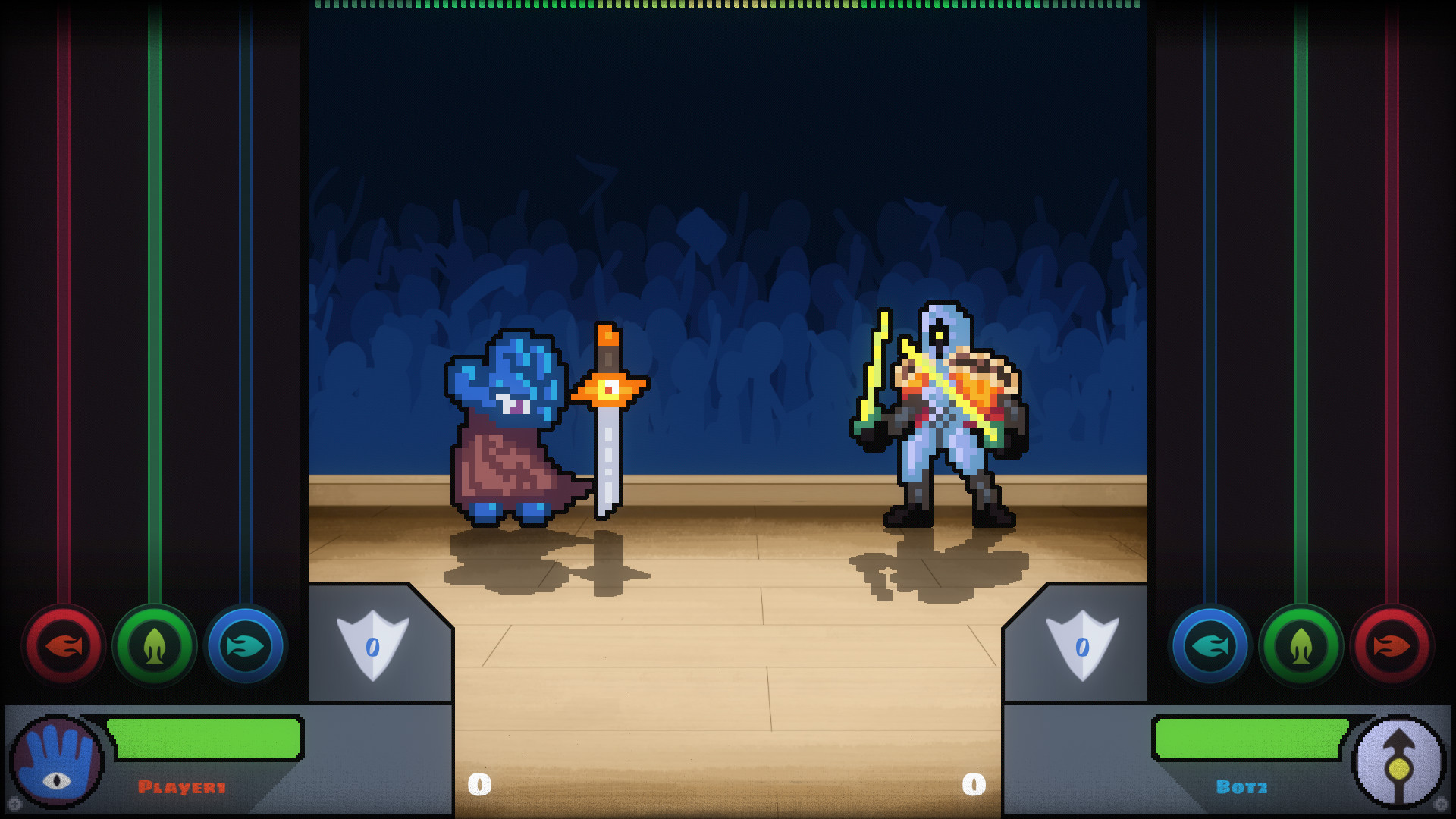
Task: Select Player1's green leaf medallion
Action: (155, 647)
